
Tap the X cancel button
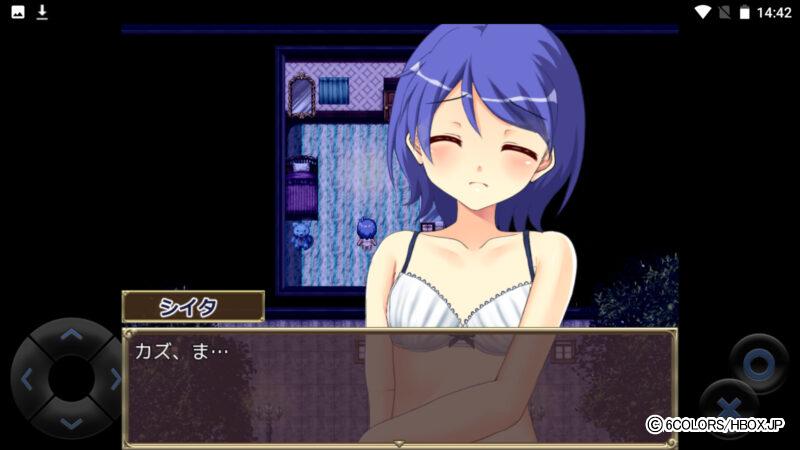tap(727, 407)
